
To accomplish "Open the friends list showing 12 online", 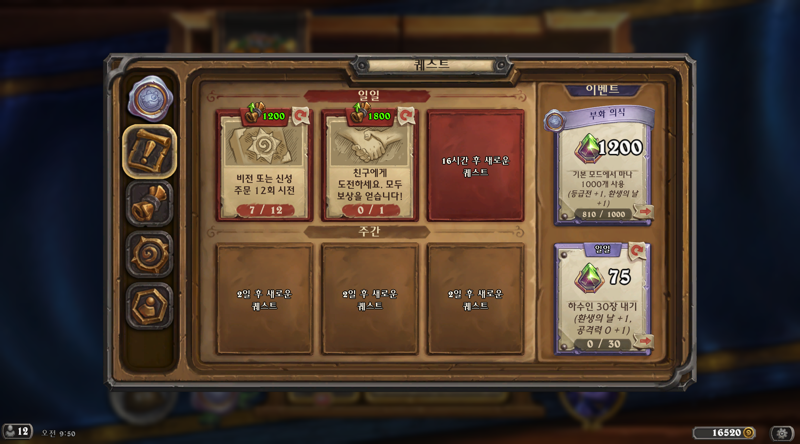I will [18, 431].
